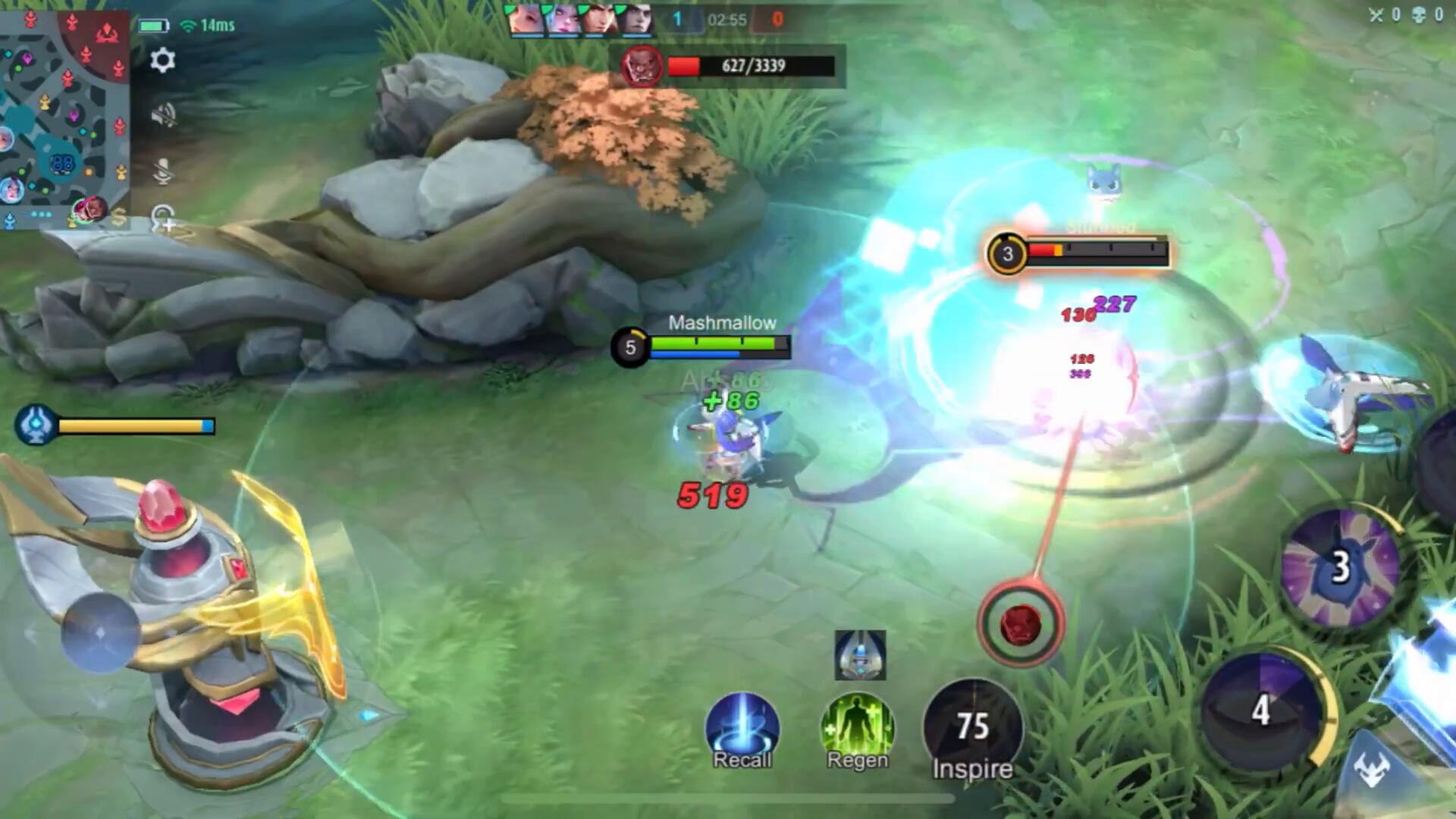Screen dimensions: 1456x819
Task: Toggle the muted microphone icon
Action: point(163,171)
